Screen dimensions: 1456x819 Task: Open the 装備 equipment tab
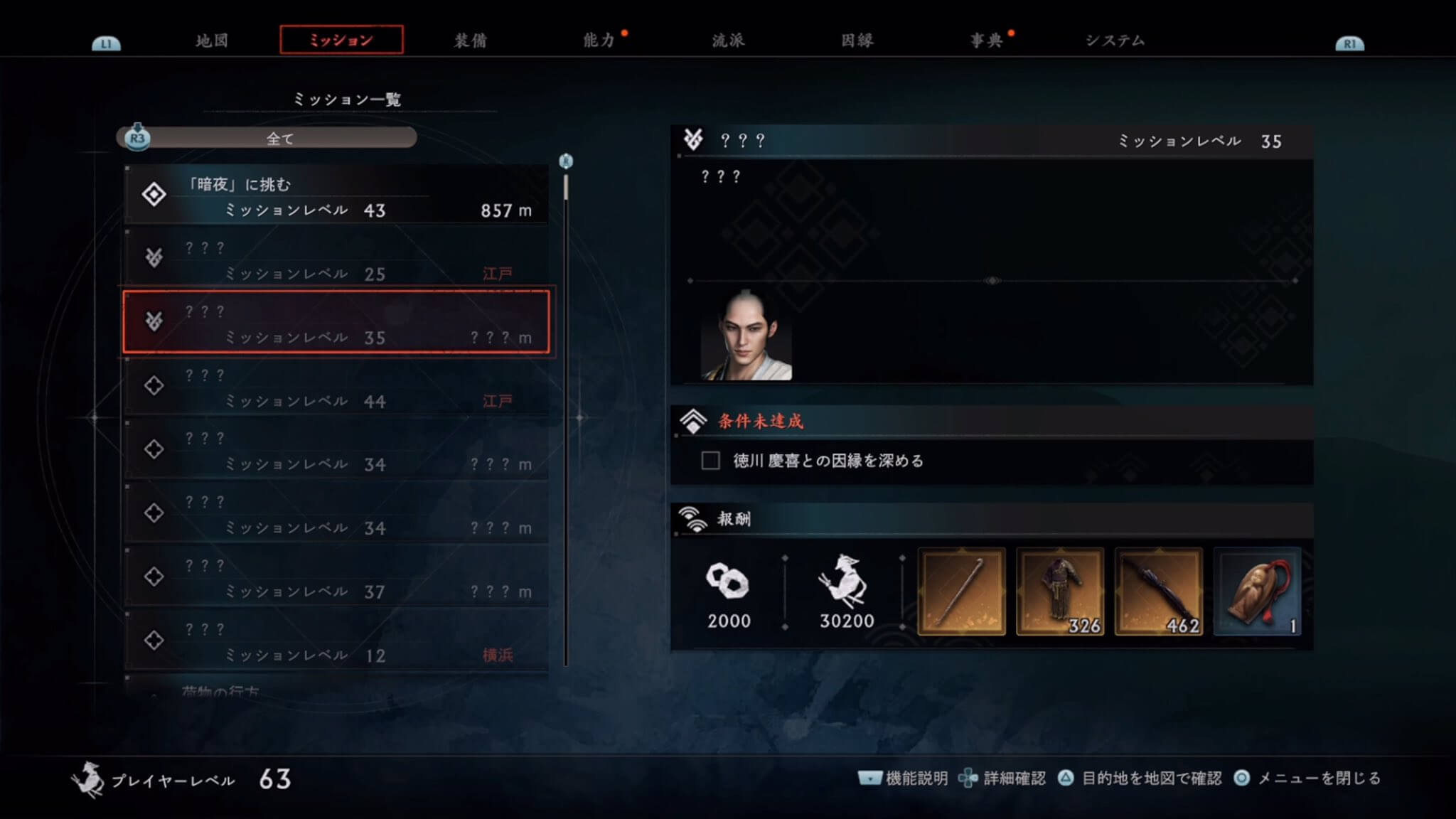point(471,41)
